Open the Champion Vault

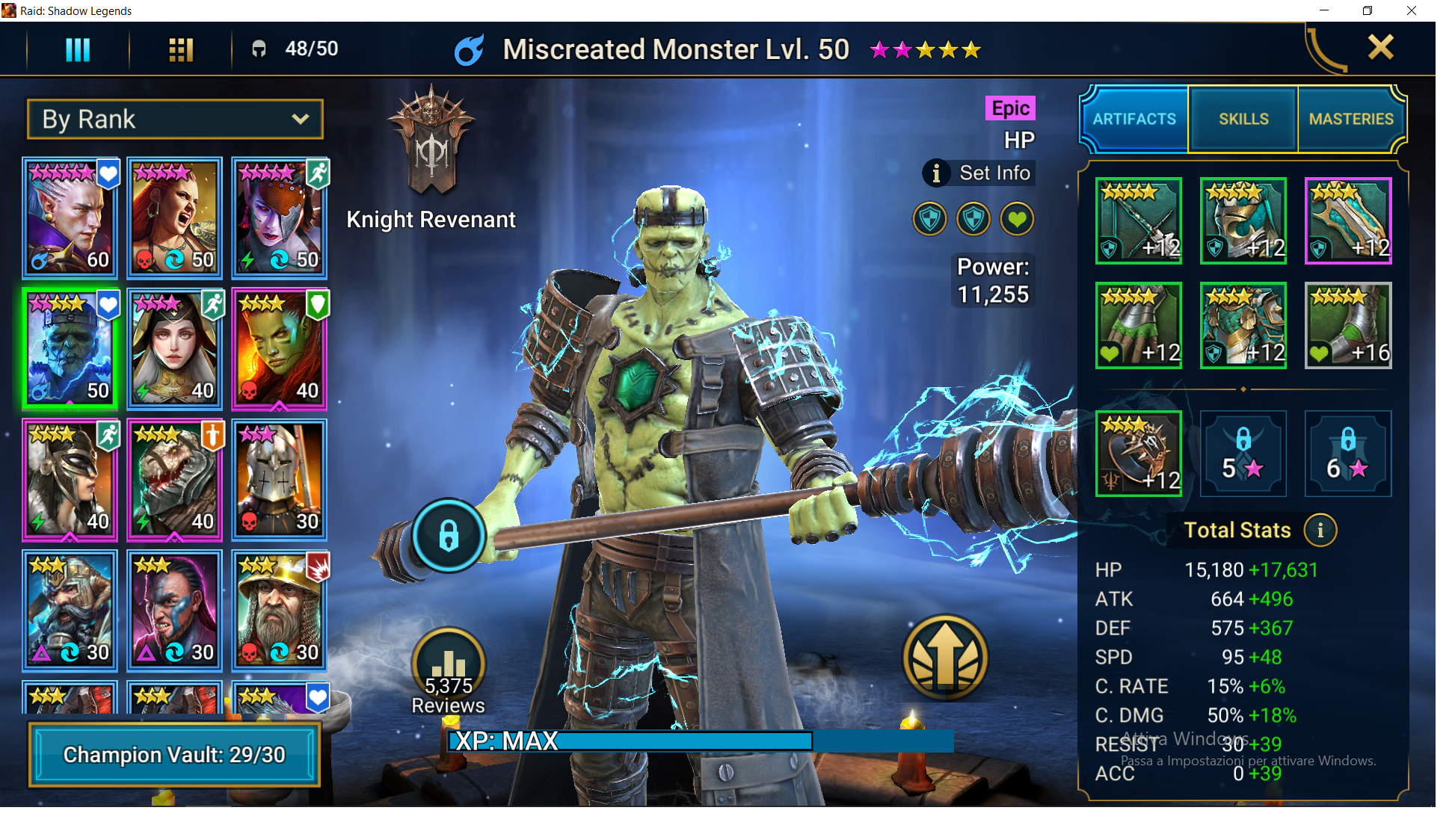[x=174, y=755]
